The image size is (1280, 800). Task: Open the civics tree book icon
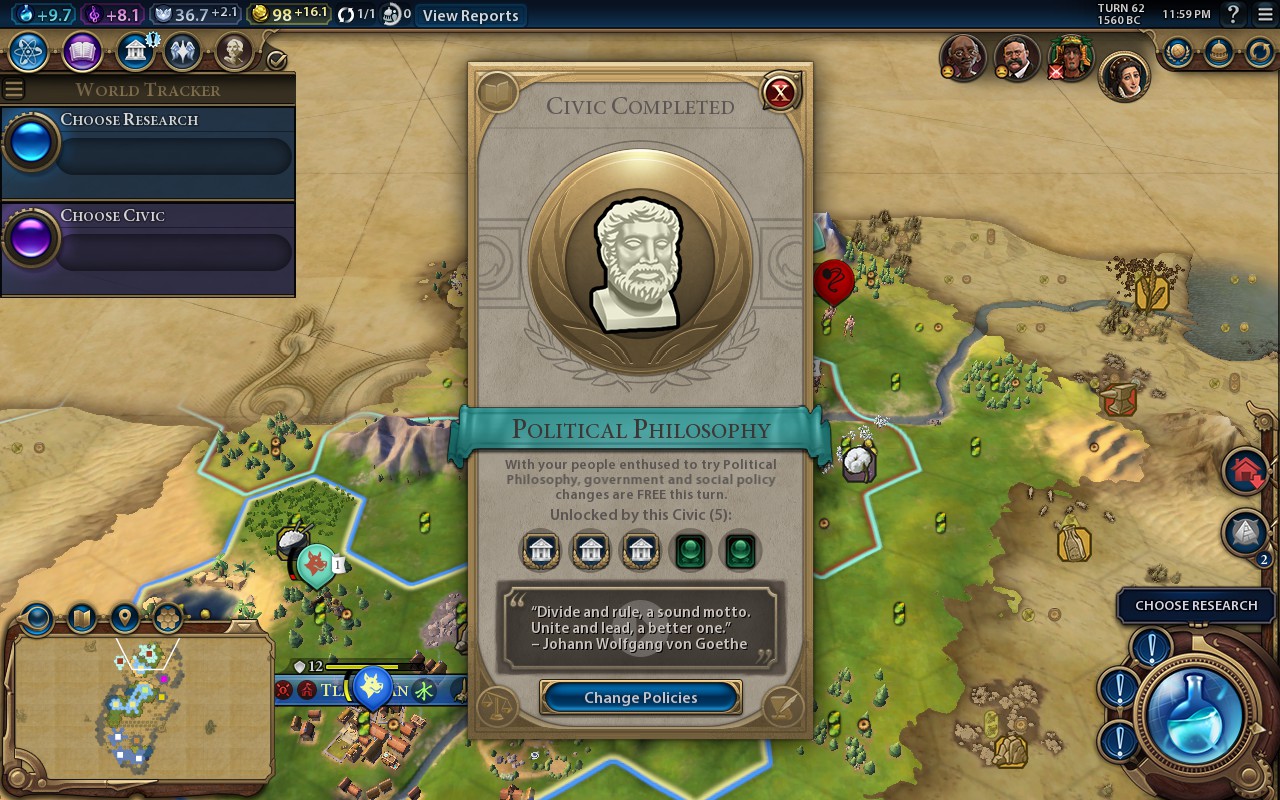pyautogui.click(x=82, y=51)
